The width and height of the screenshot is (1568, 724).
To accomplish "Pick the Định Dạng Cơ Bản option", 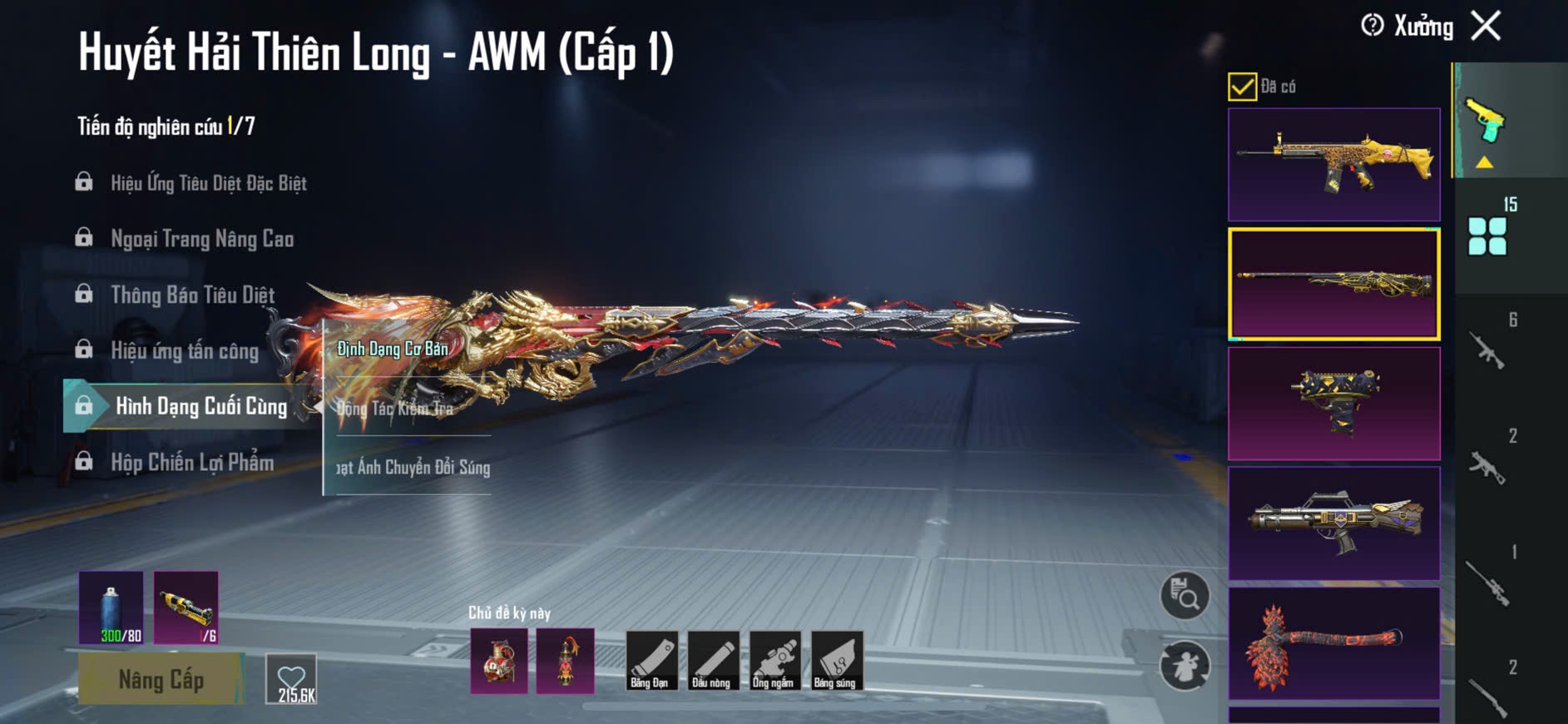I will pyautogui.click(x=393, y=349).
